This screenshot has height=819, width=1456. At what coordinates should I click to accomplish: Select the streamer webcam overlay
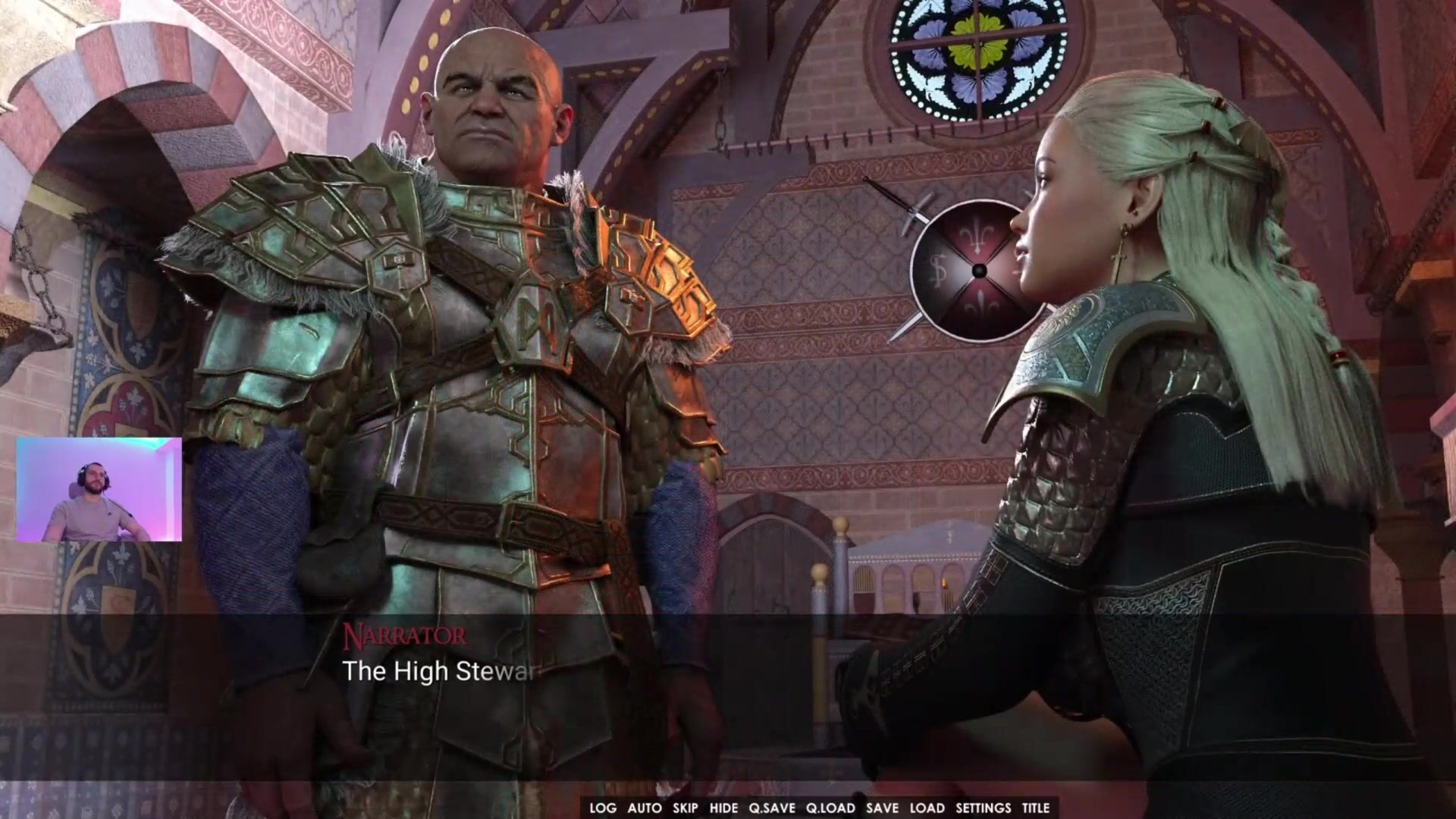[99, 489]
